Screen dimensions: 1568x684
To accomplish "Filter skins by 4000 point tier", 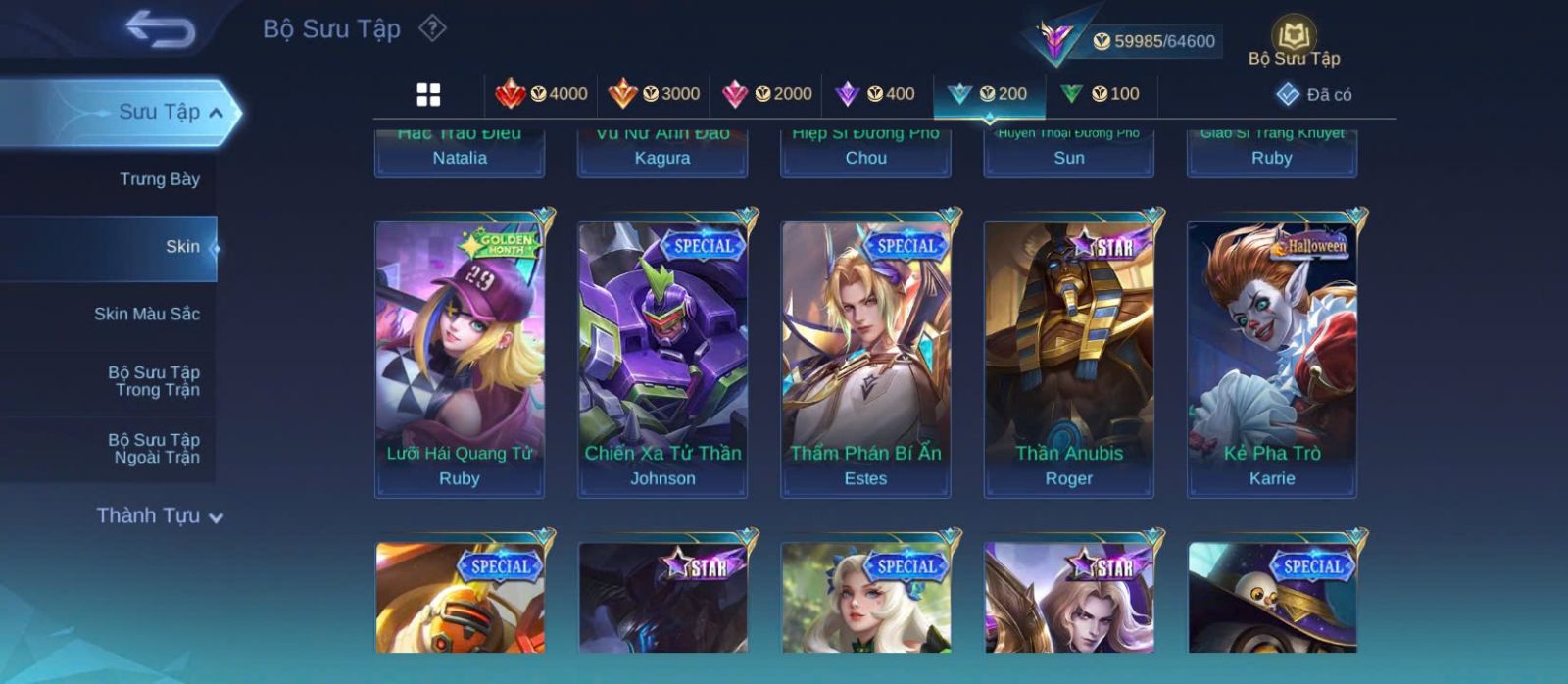I will [x=542, y=94].
